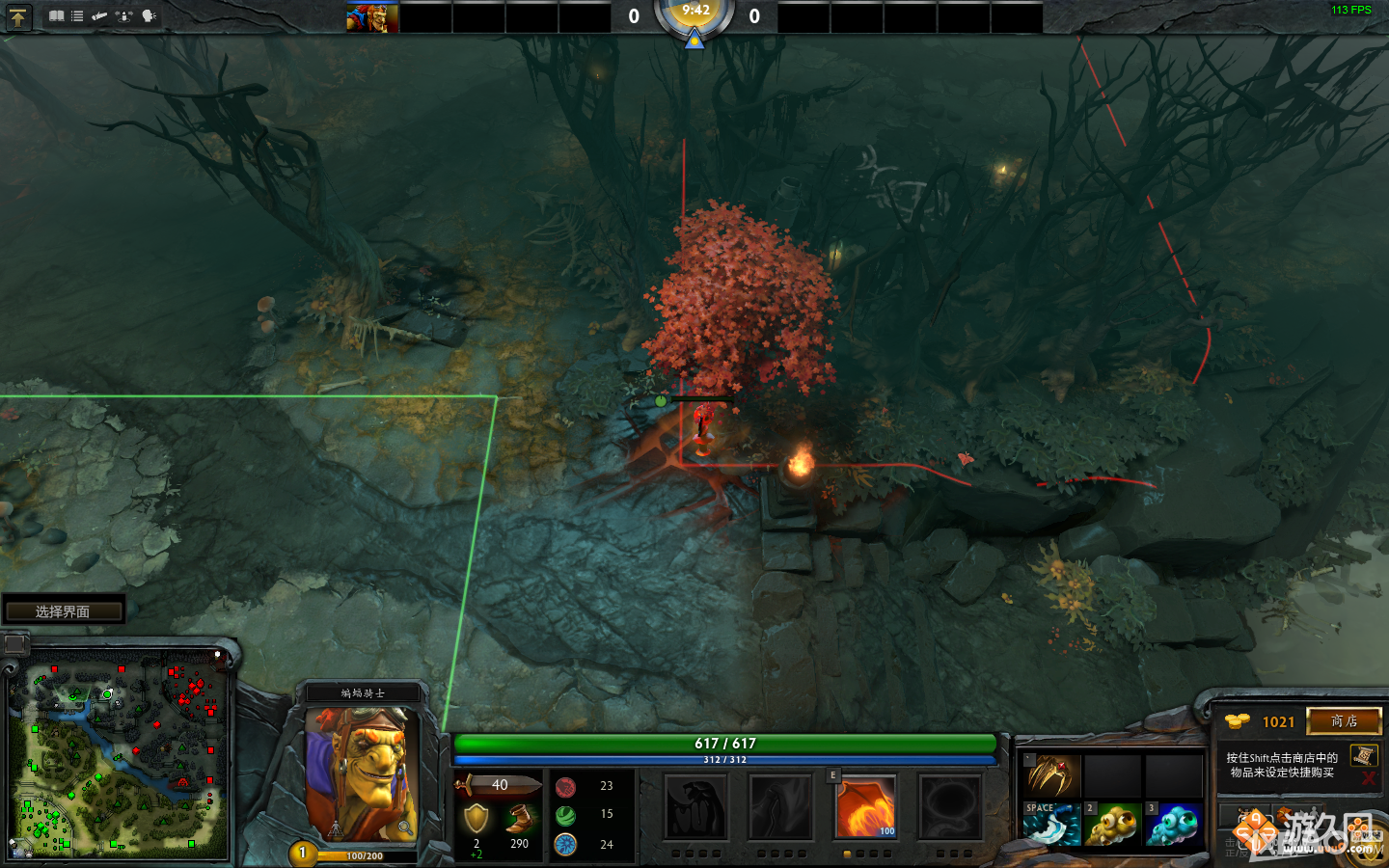Open the shop via the 商店 button

point(1344,722)
